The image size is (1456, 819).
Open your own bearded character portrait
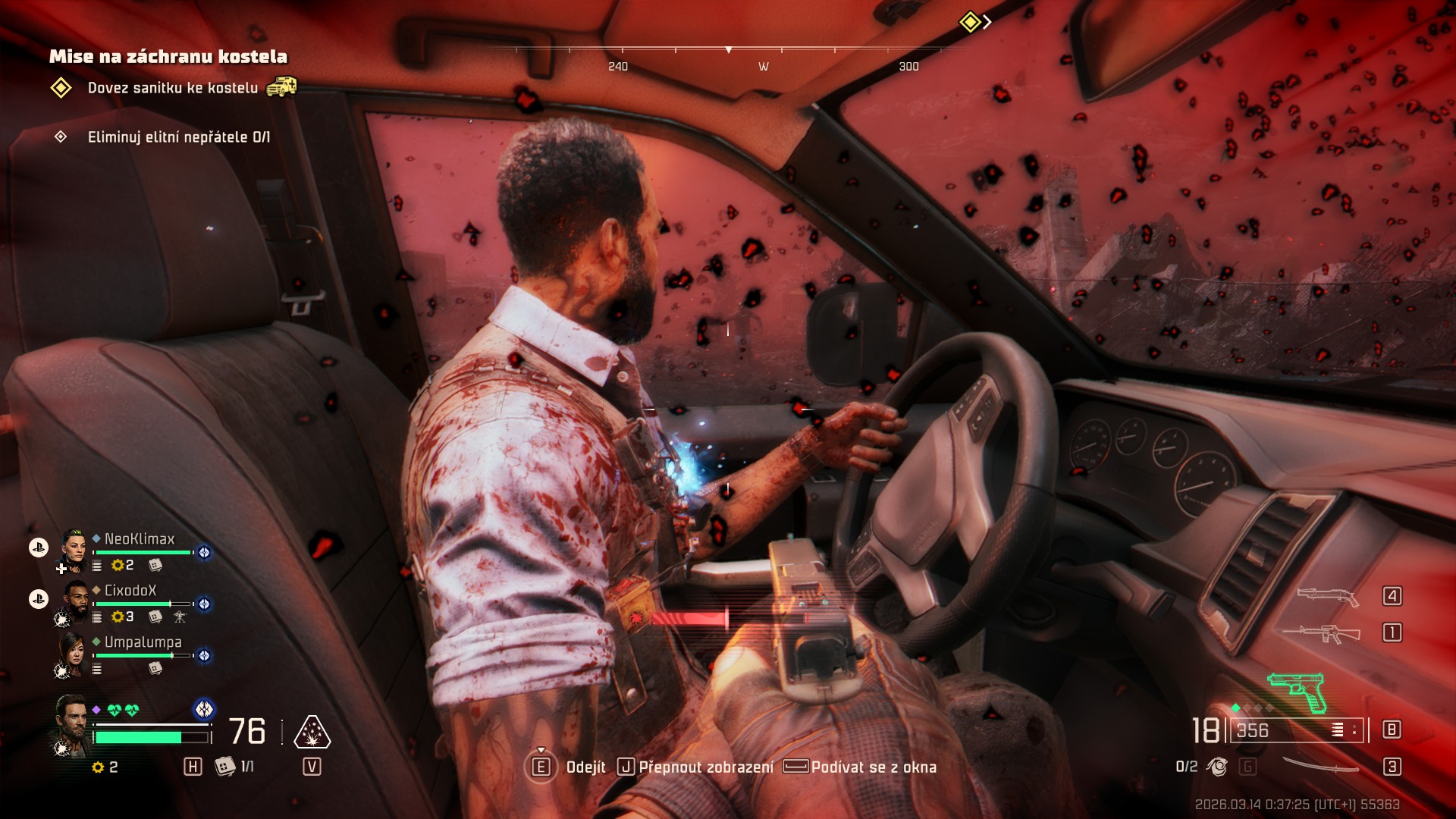(71, 722)
